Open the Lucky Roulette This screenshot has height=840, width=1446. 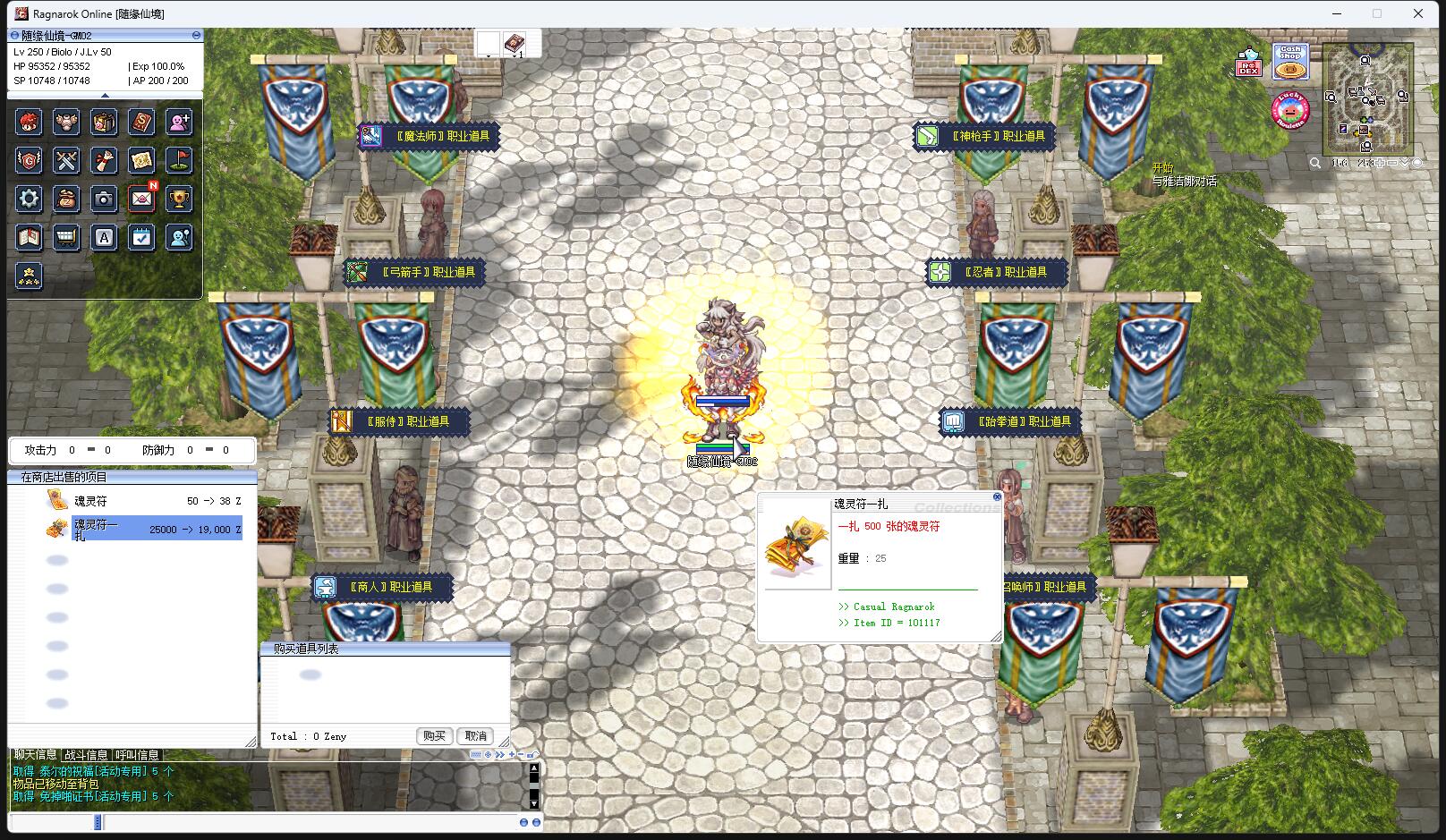[x=1289, y=111]
